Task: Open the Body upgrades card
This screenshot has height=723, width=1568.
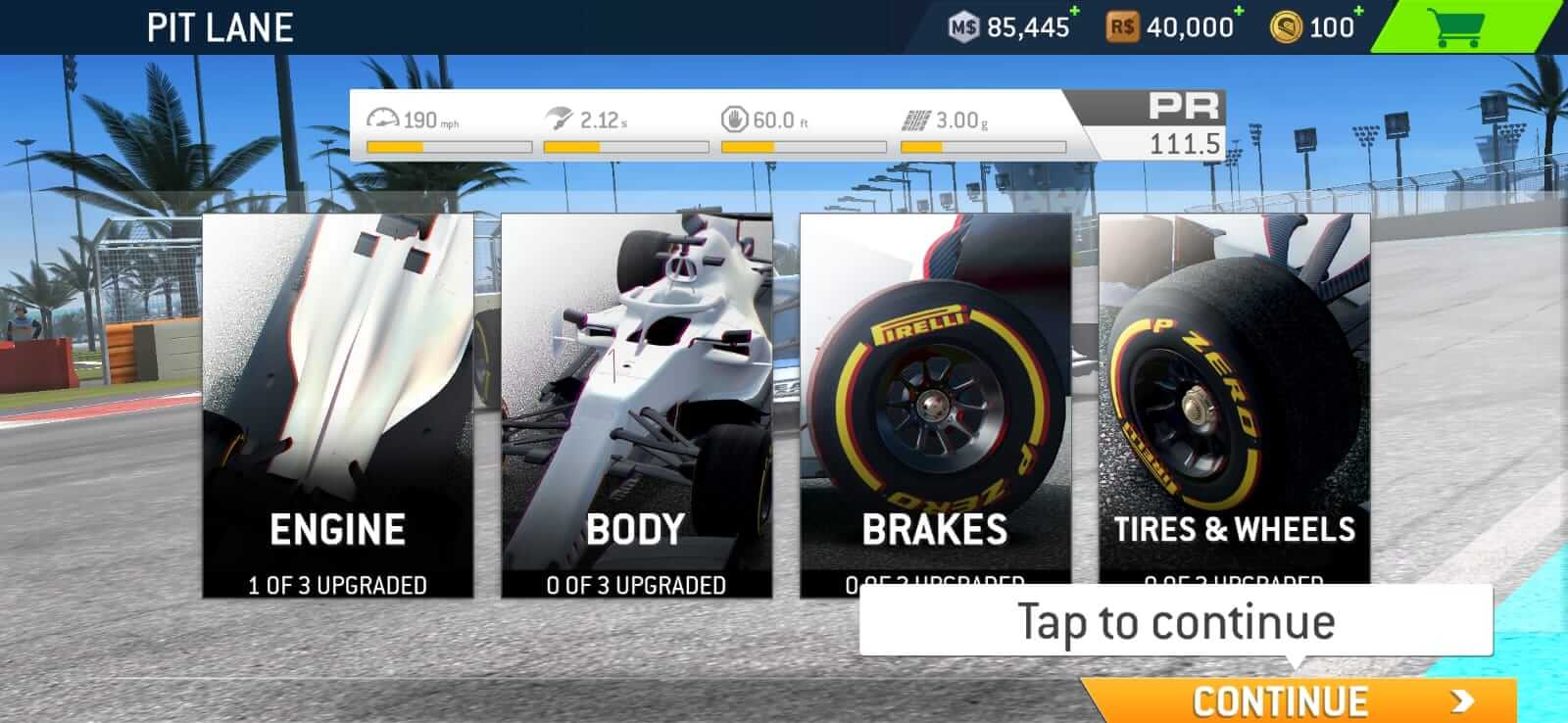Action: [637, 402]
